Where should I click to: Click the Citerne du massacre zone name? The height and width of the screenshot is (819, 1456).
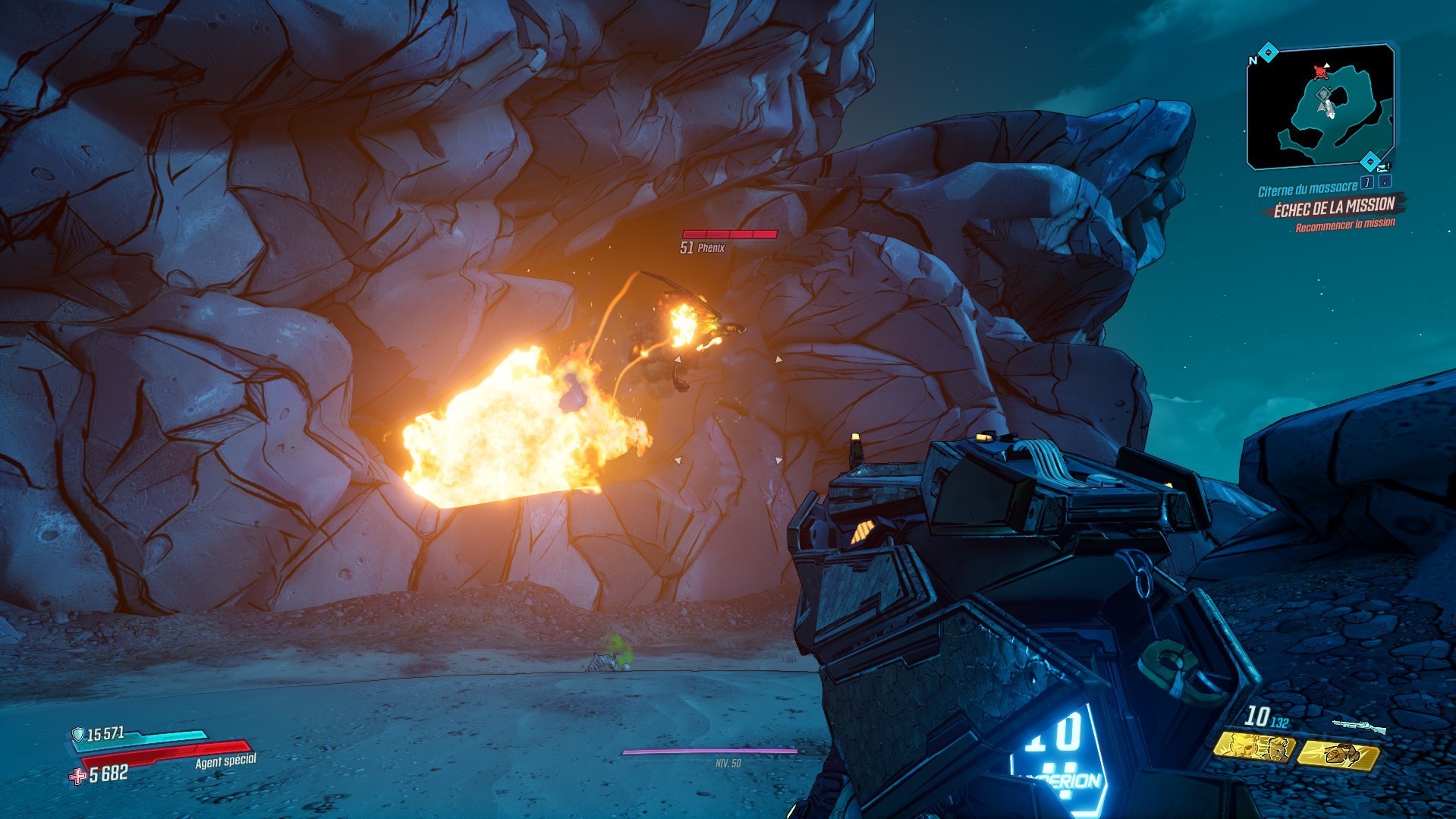1307,186
